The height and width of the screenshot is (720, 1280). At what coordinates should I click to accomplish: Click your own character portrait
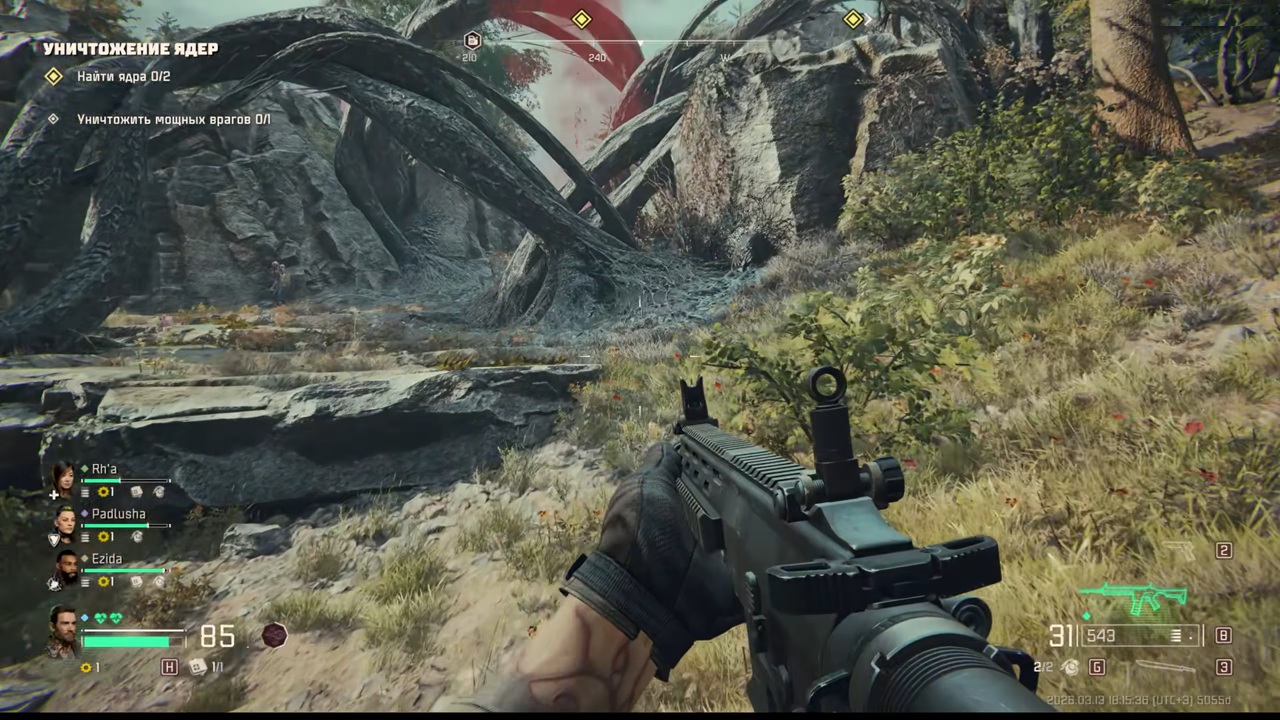(63, 629)
